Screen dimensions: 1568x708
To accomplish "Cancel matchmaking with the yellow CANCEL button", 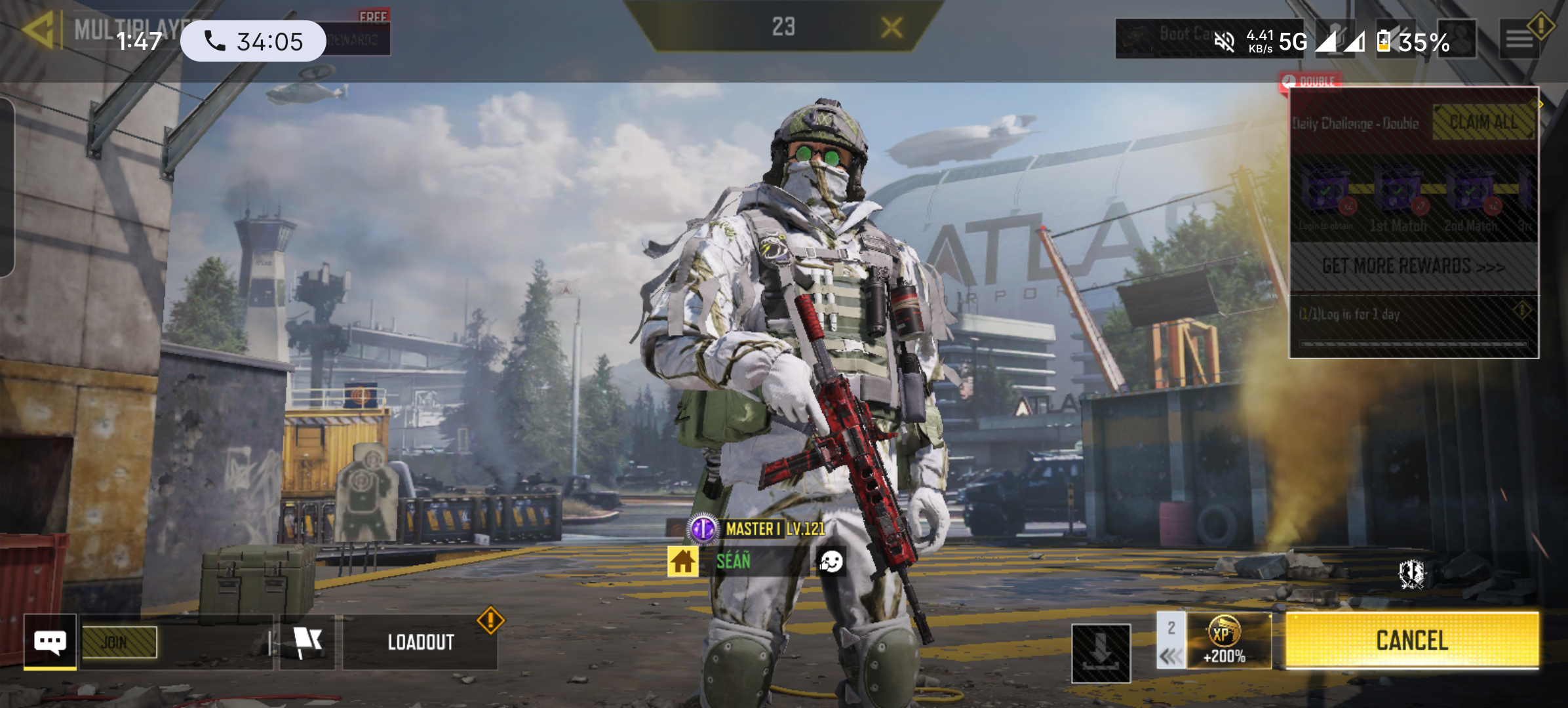I will (x=1412, y=640).
